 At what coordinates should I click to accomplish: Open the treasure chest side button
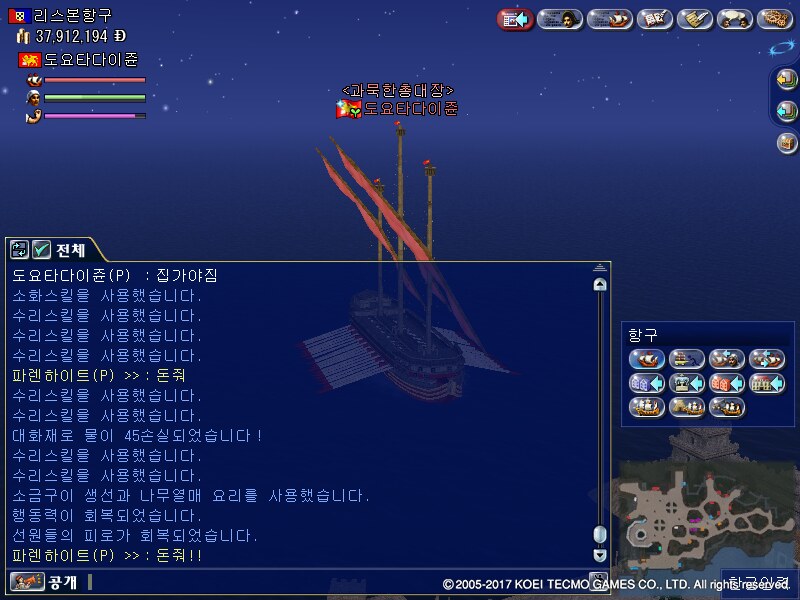tap(787, 142)
